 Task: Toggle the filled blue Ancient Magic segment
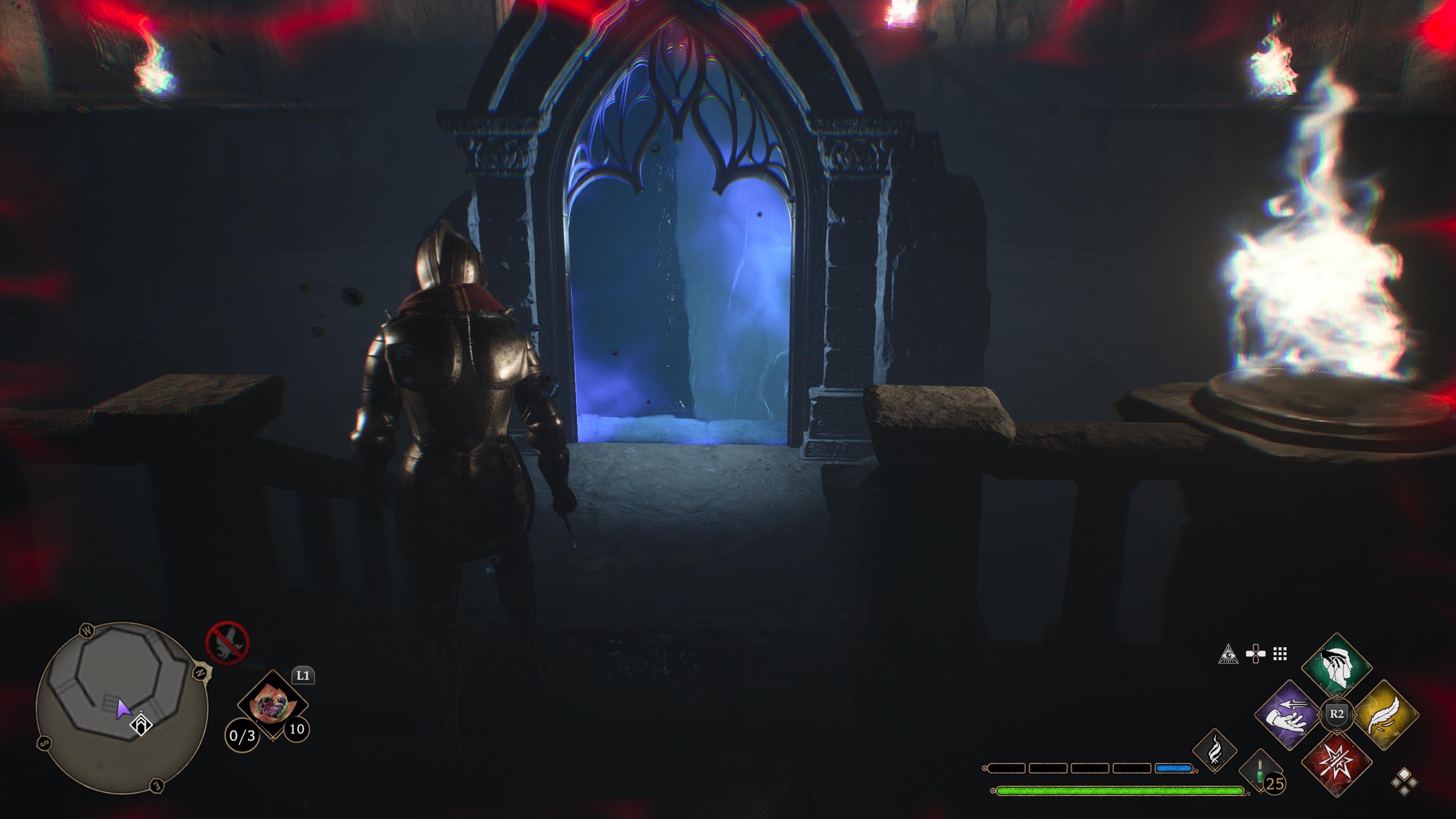1174,767
